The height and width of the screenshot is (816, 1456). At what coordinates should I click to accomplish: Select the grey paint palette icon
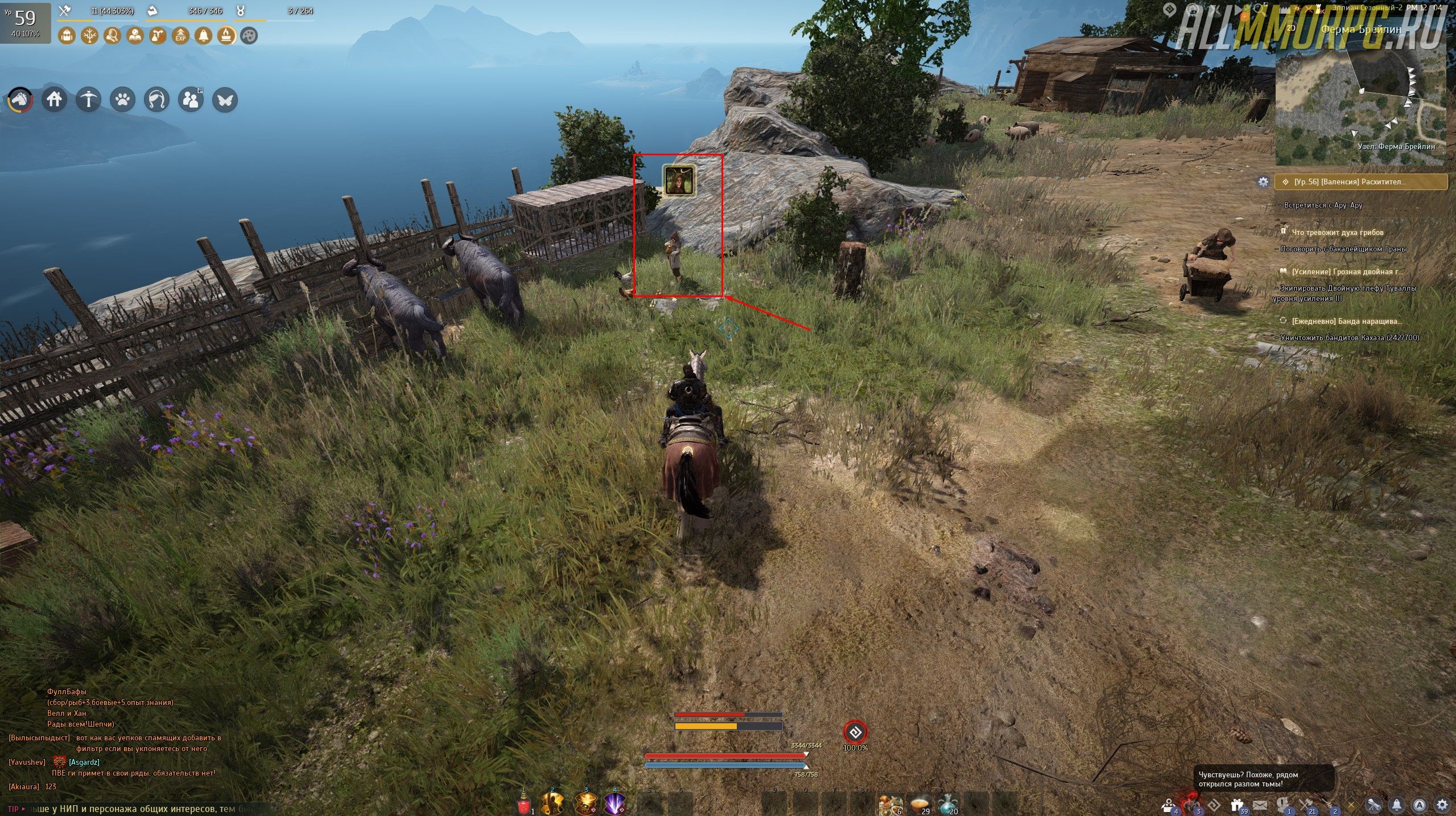[x=249, y=36]
